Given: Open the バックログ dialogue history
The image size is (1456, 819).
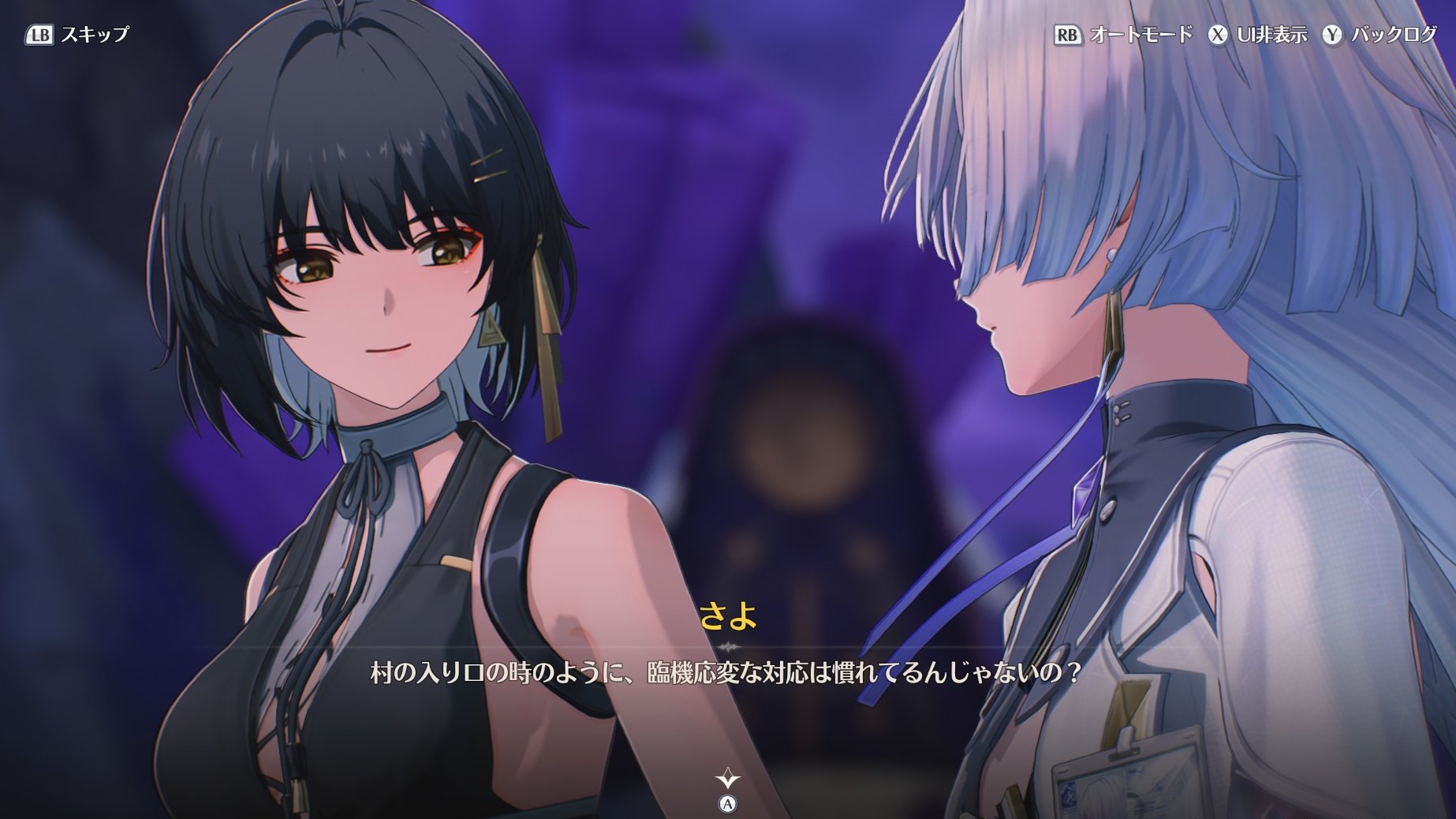Looking at the screenshot, I should (x=1380, y=35).
